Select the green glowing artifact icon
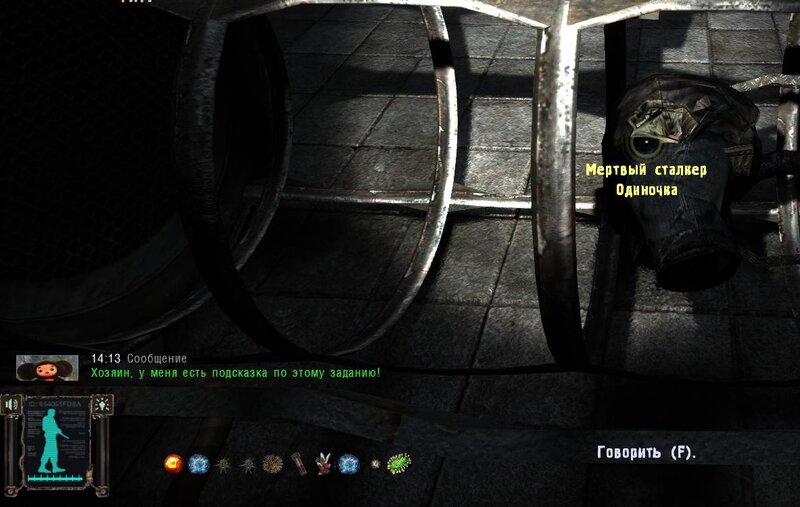This screenshot has width=800, height=507. (399, 463)
